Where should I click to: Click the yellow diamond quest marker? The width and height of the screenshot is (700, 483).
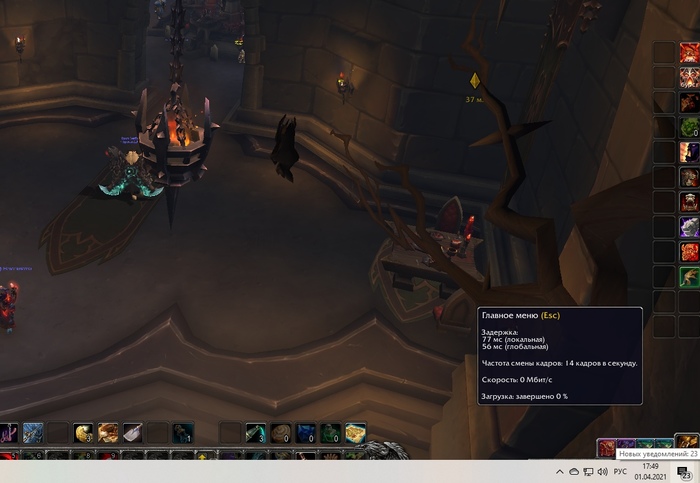click(476, 81)
